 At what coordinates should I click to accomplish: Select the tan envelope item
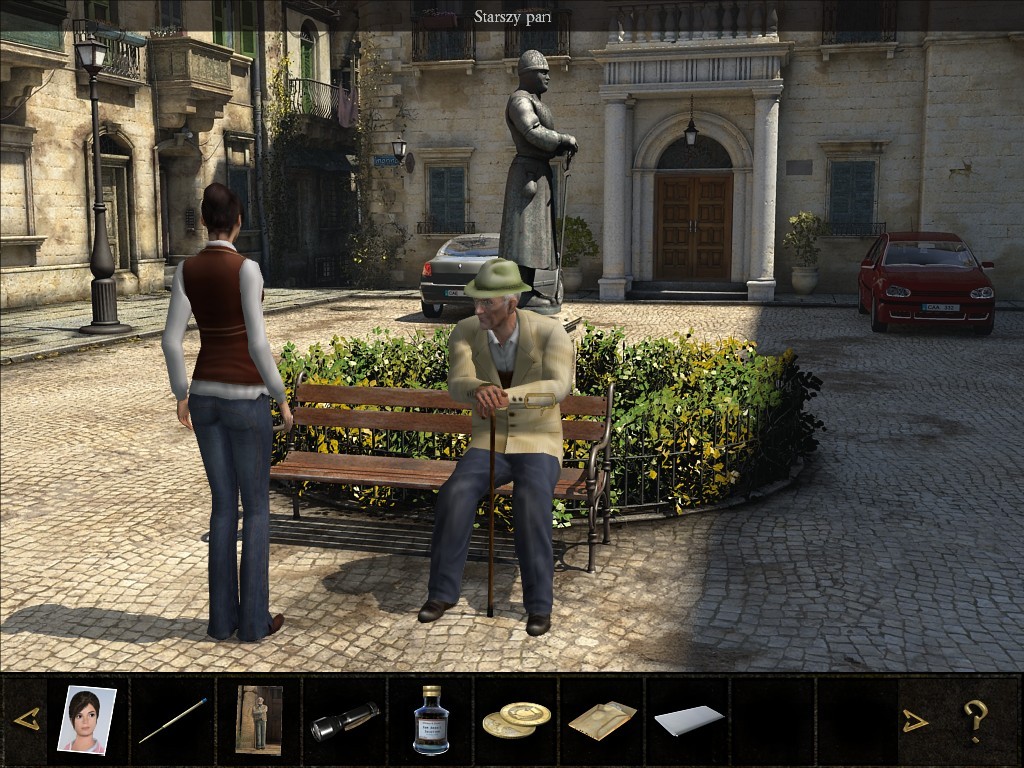[602, 720]
